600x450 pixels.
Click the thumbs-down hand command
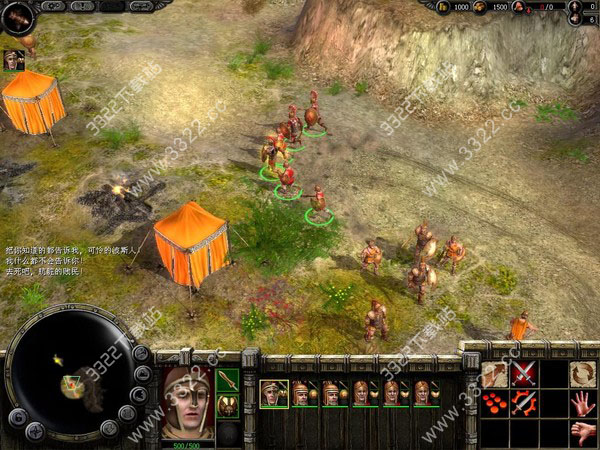582,432
